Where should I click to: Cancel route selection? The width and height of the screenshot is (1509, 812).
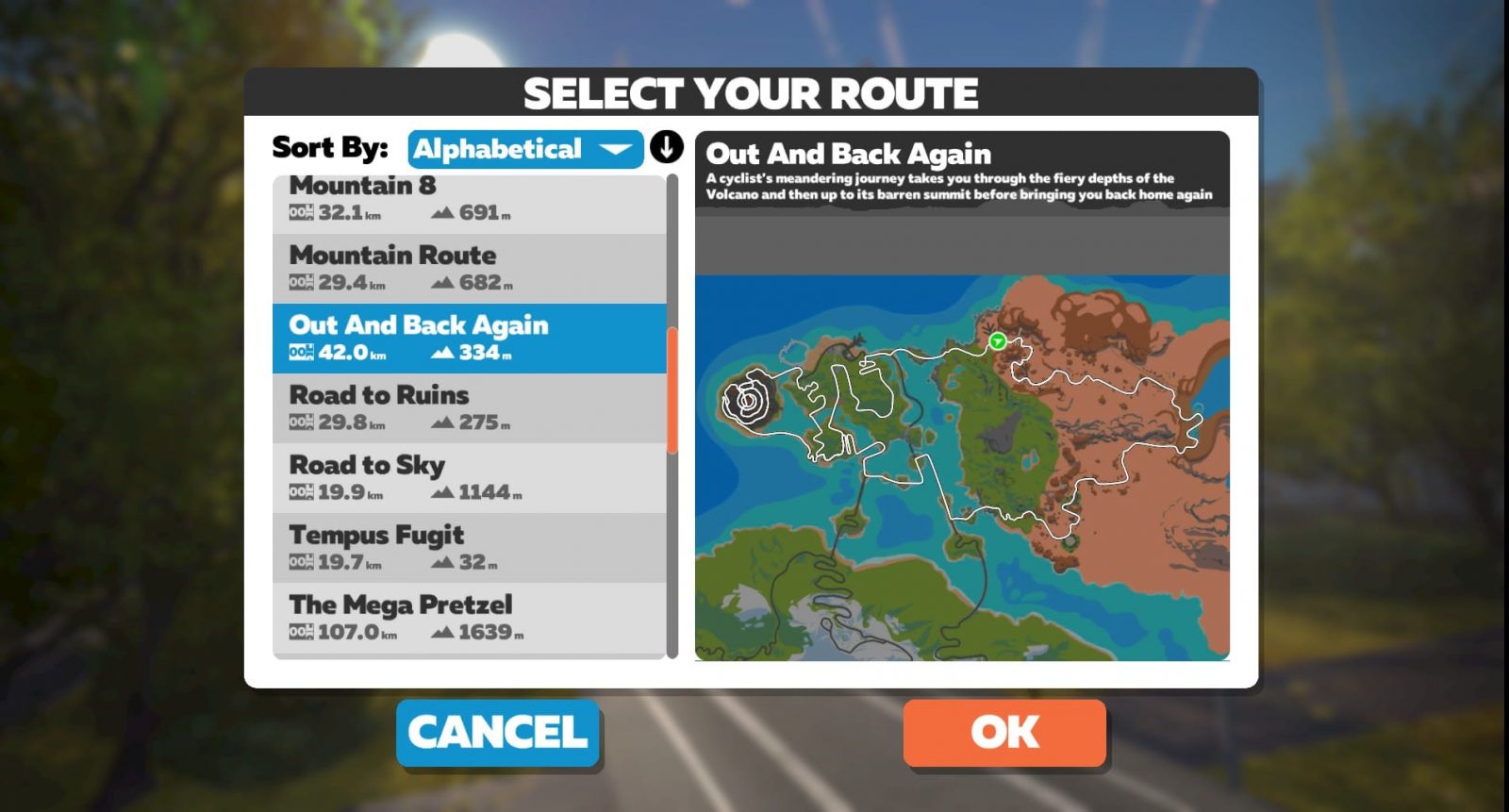pyautogui.click(x=498, y=732)
